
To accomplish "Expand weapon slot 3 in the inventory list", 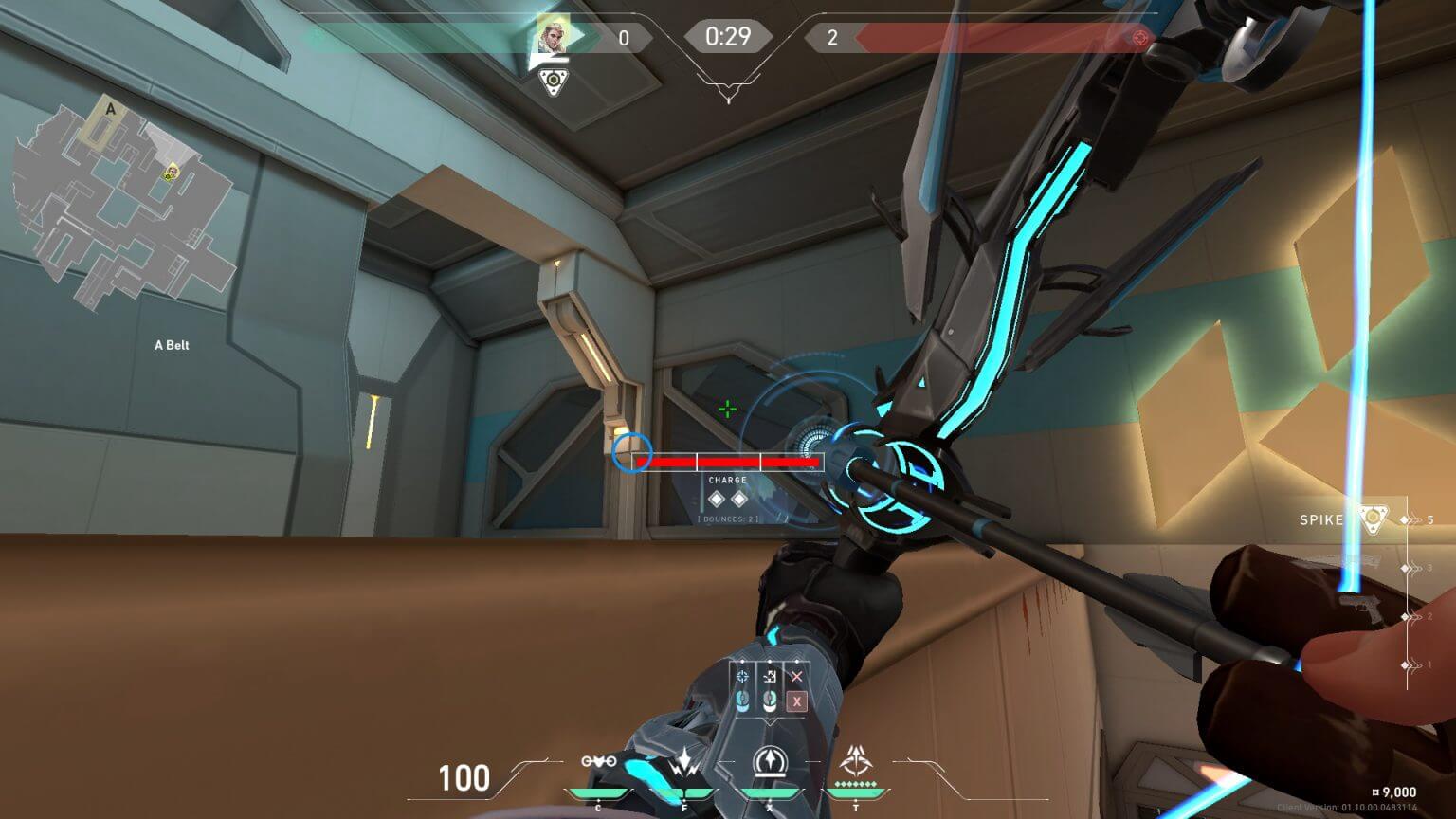I will pos(1405,568).
